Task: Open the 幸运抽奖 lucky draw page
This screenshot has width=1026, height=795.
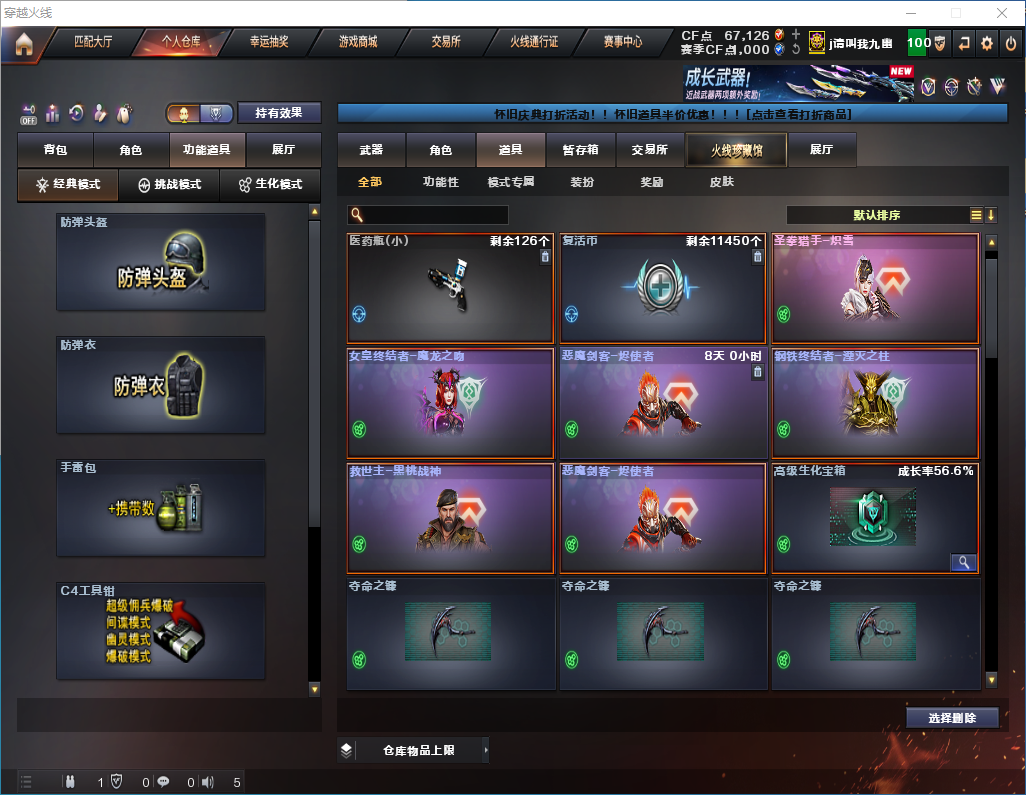Action: tap(268, 43)
